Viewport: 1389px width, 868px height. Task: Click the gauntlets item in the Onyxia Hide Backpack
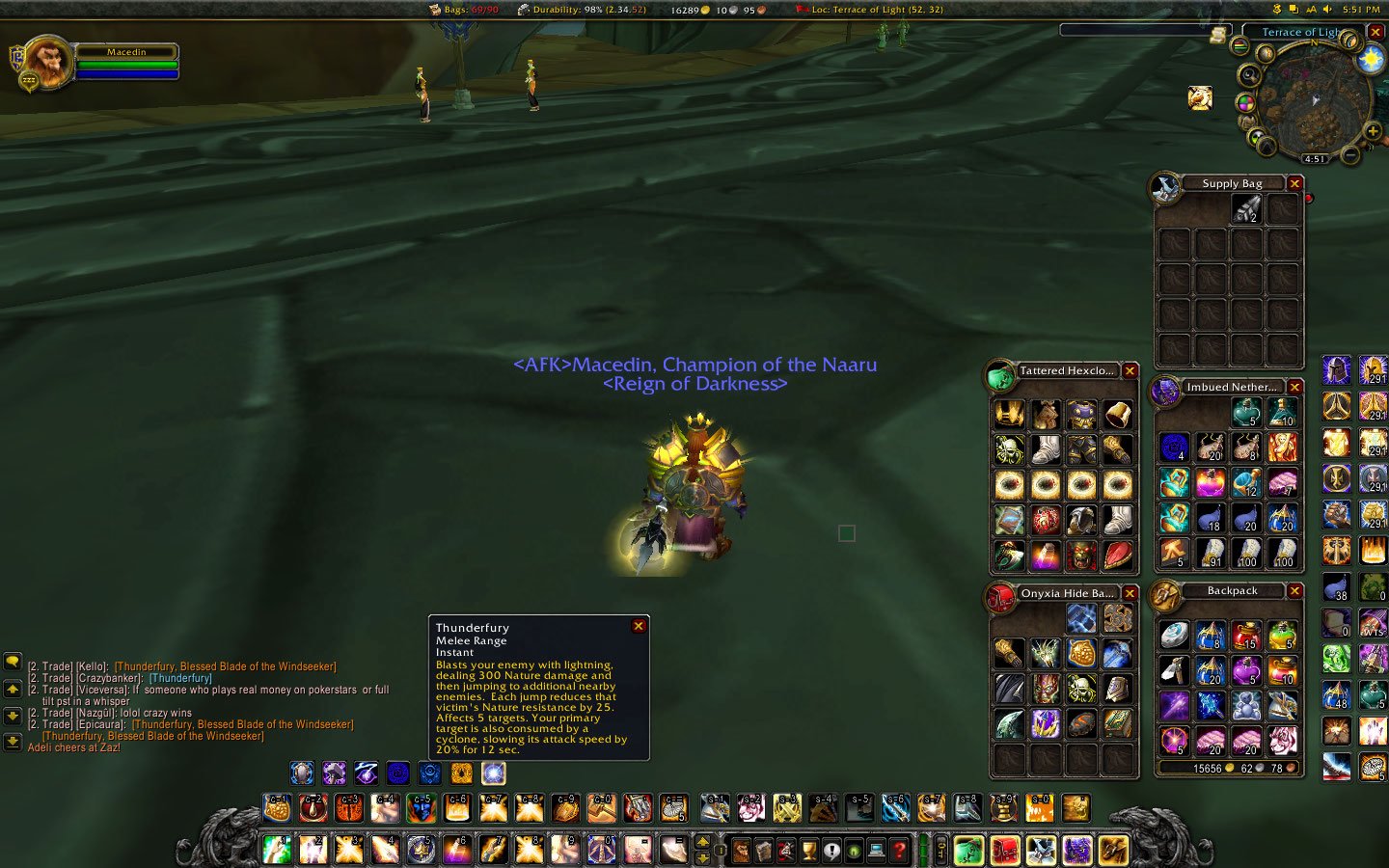(1009, 654)
